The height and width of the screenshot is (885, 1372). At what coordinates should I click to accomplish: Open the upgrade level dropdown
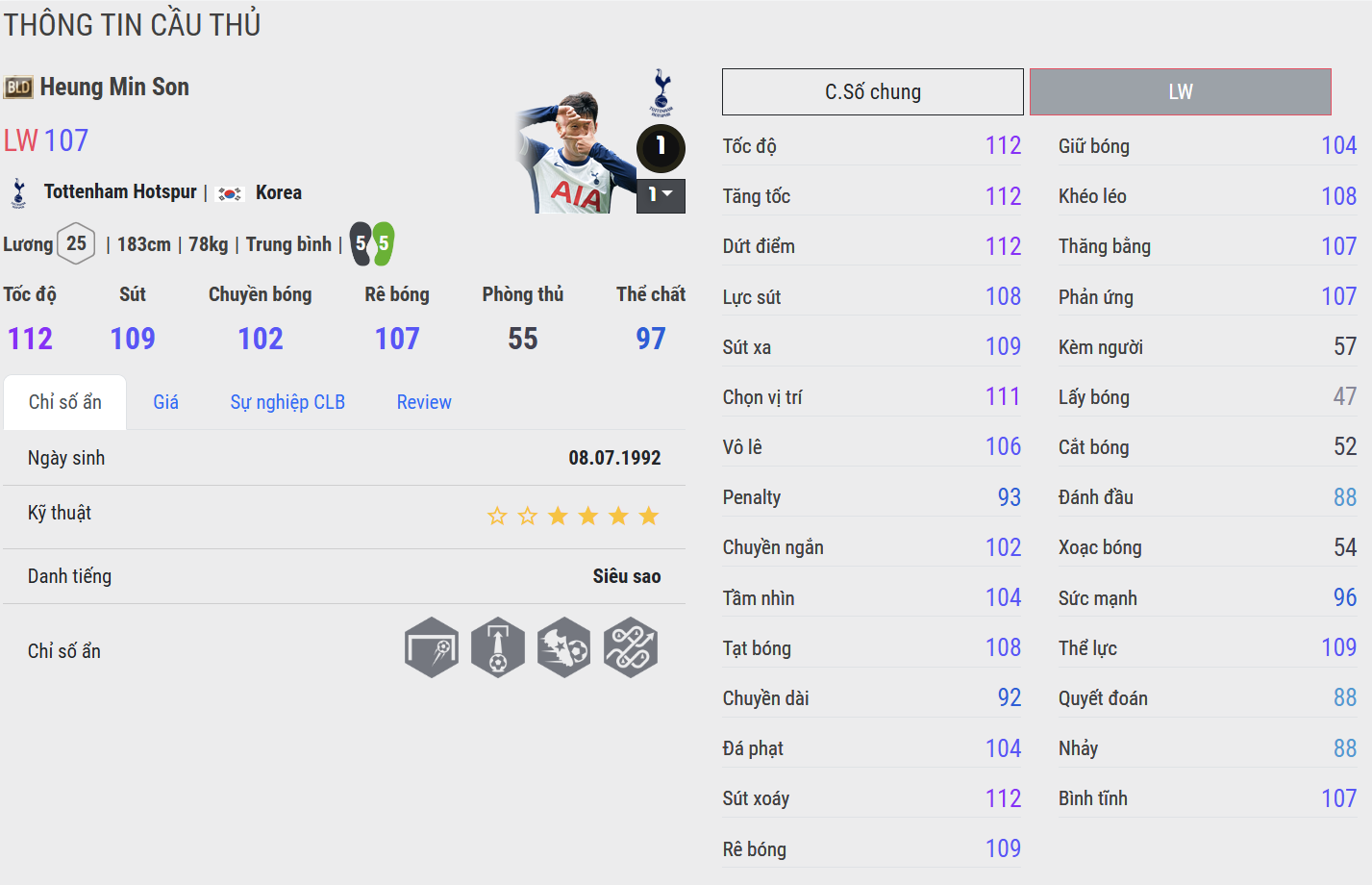point(661,195)
